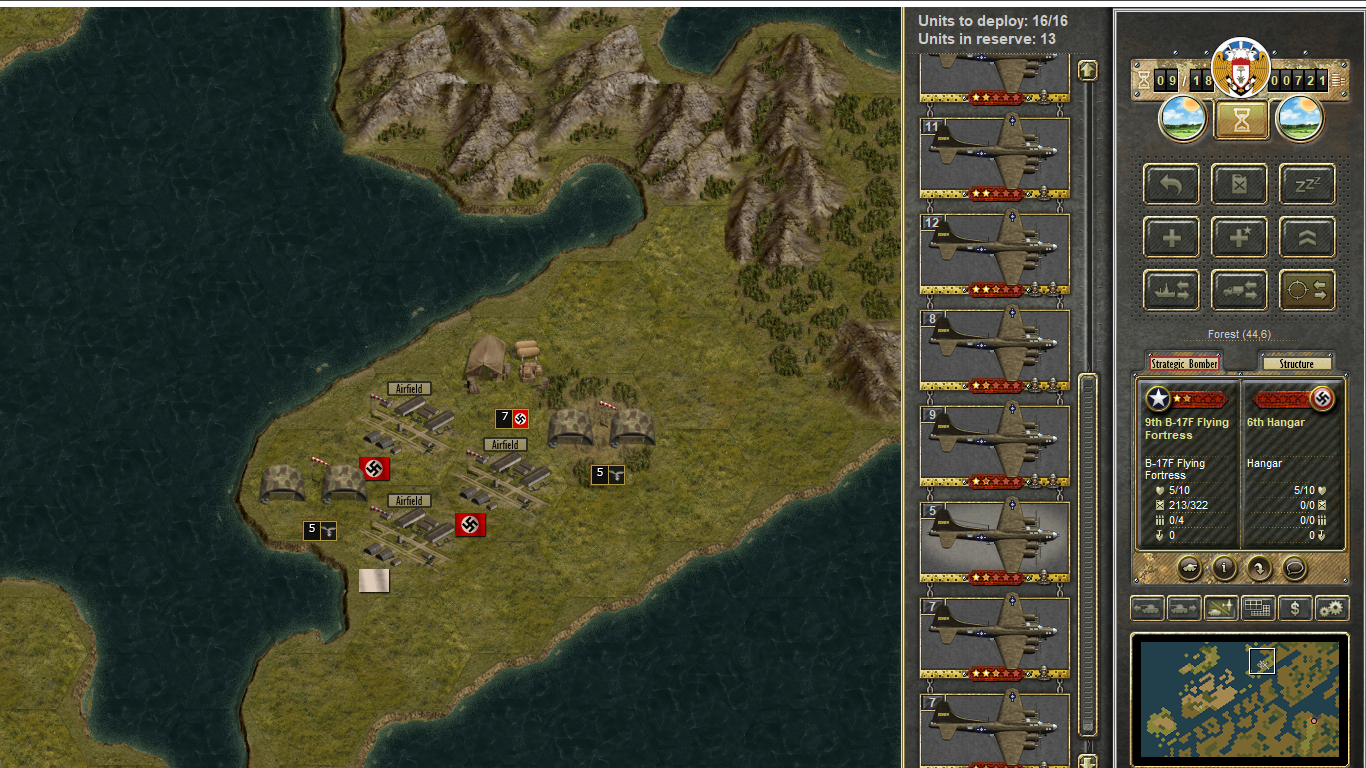Open the speech bubble message button
Screen dimensions: 1366x768
1294,568
